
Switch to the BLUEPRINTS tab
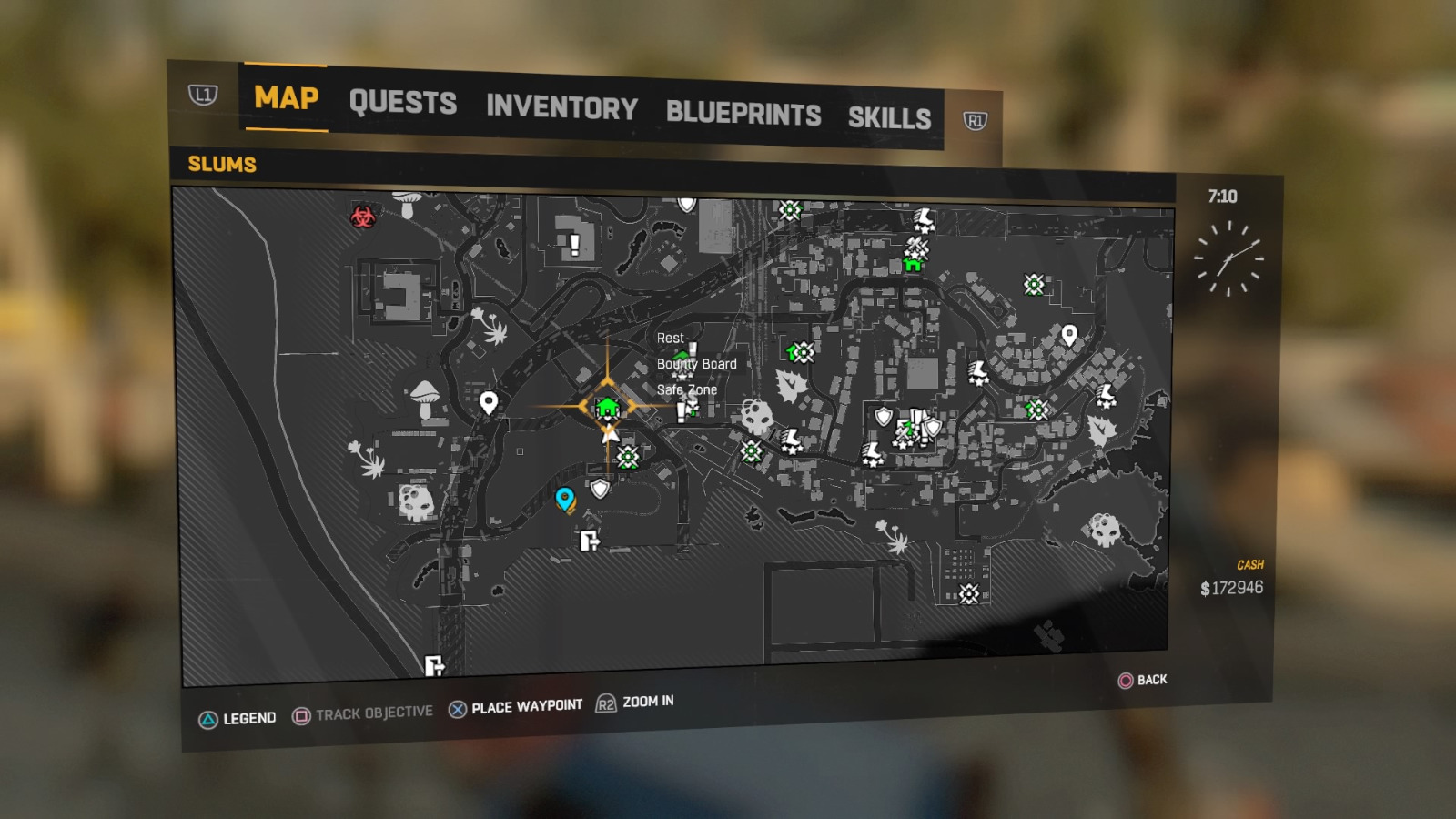click(x=743, y=114)
